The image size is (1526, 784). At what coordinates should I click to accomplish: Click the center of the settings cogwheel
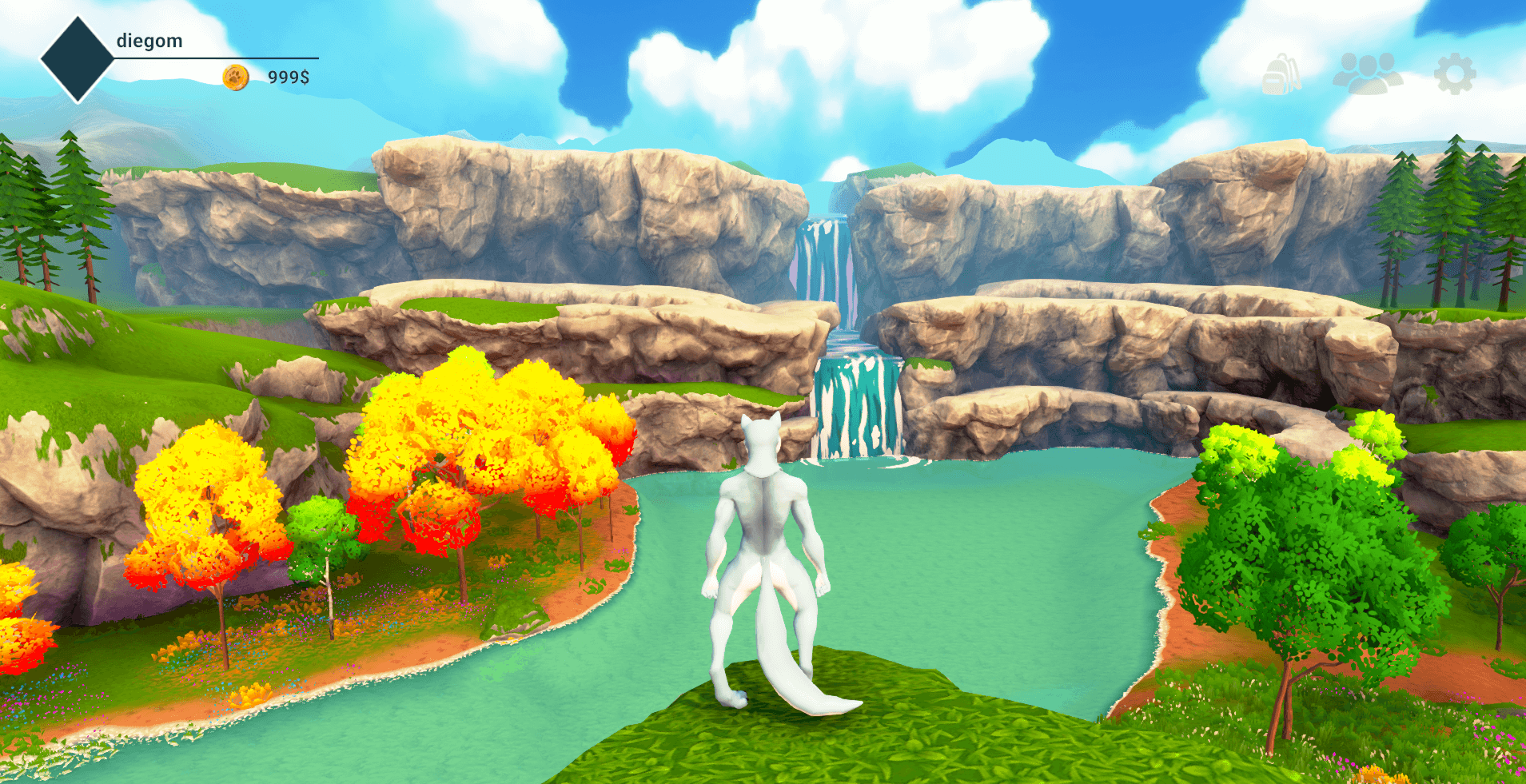(x=1456, y=75)
